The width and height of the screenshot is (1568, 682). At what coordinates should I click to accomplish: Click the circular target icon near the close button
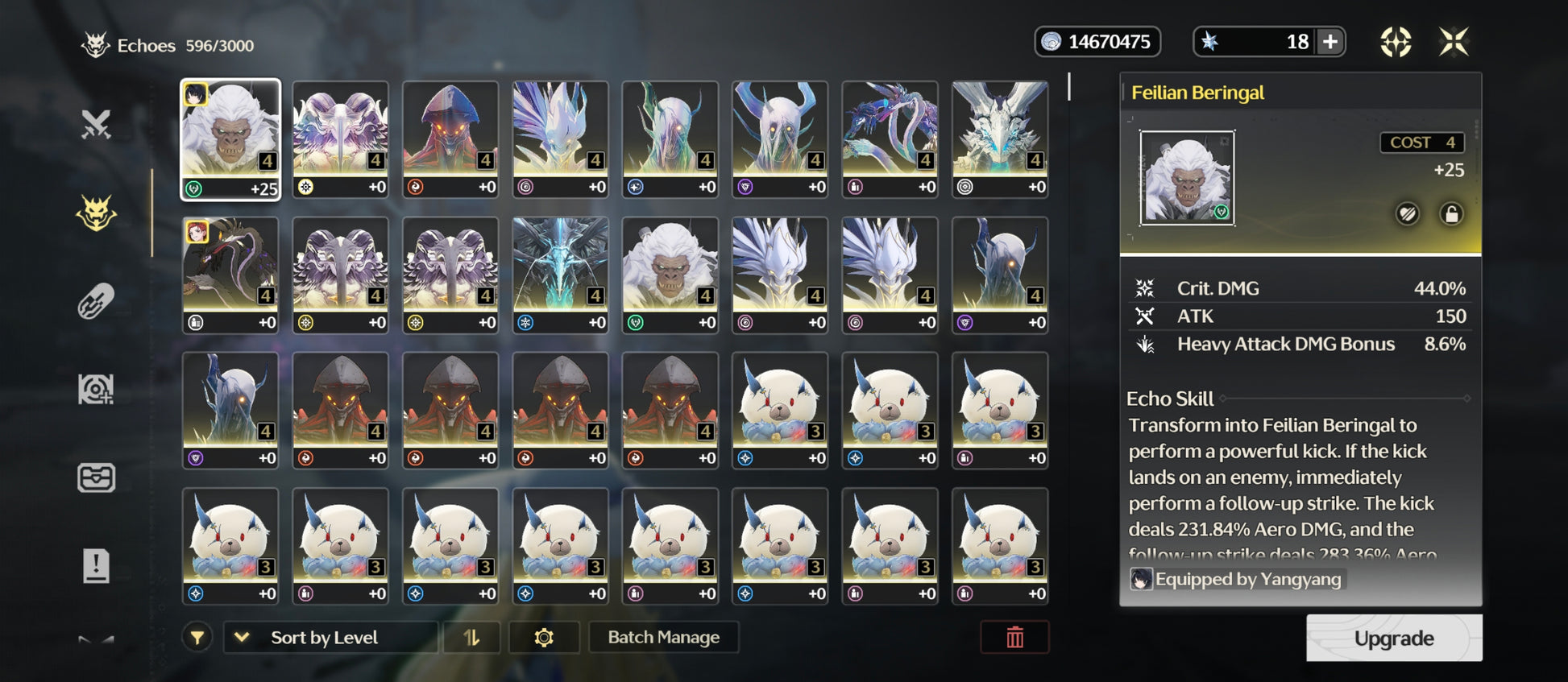[1396, 42]
